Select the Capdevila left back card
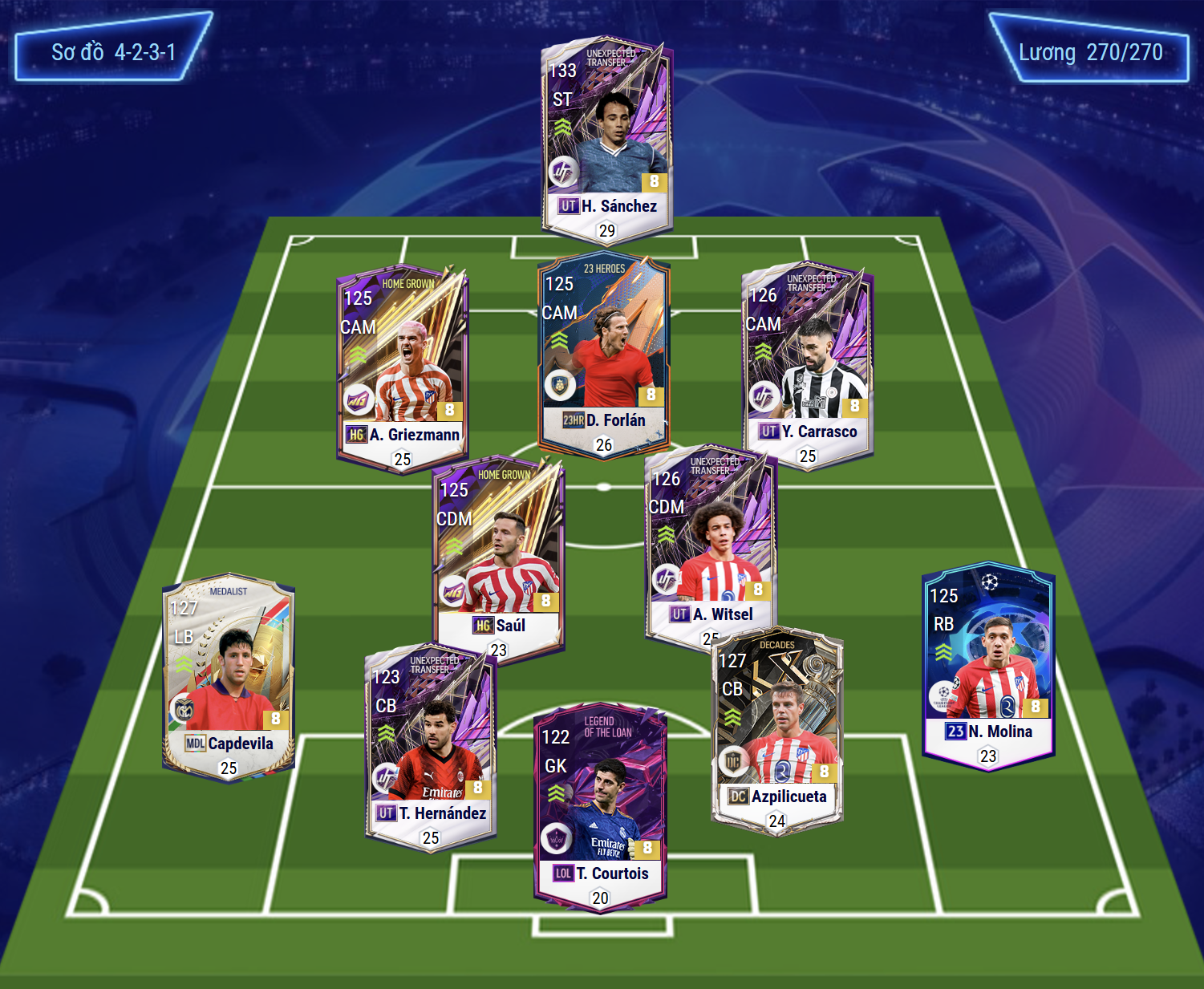This screenshot has height=989, width=1204. click(x=229, y=678)
